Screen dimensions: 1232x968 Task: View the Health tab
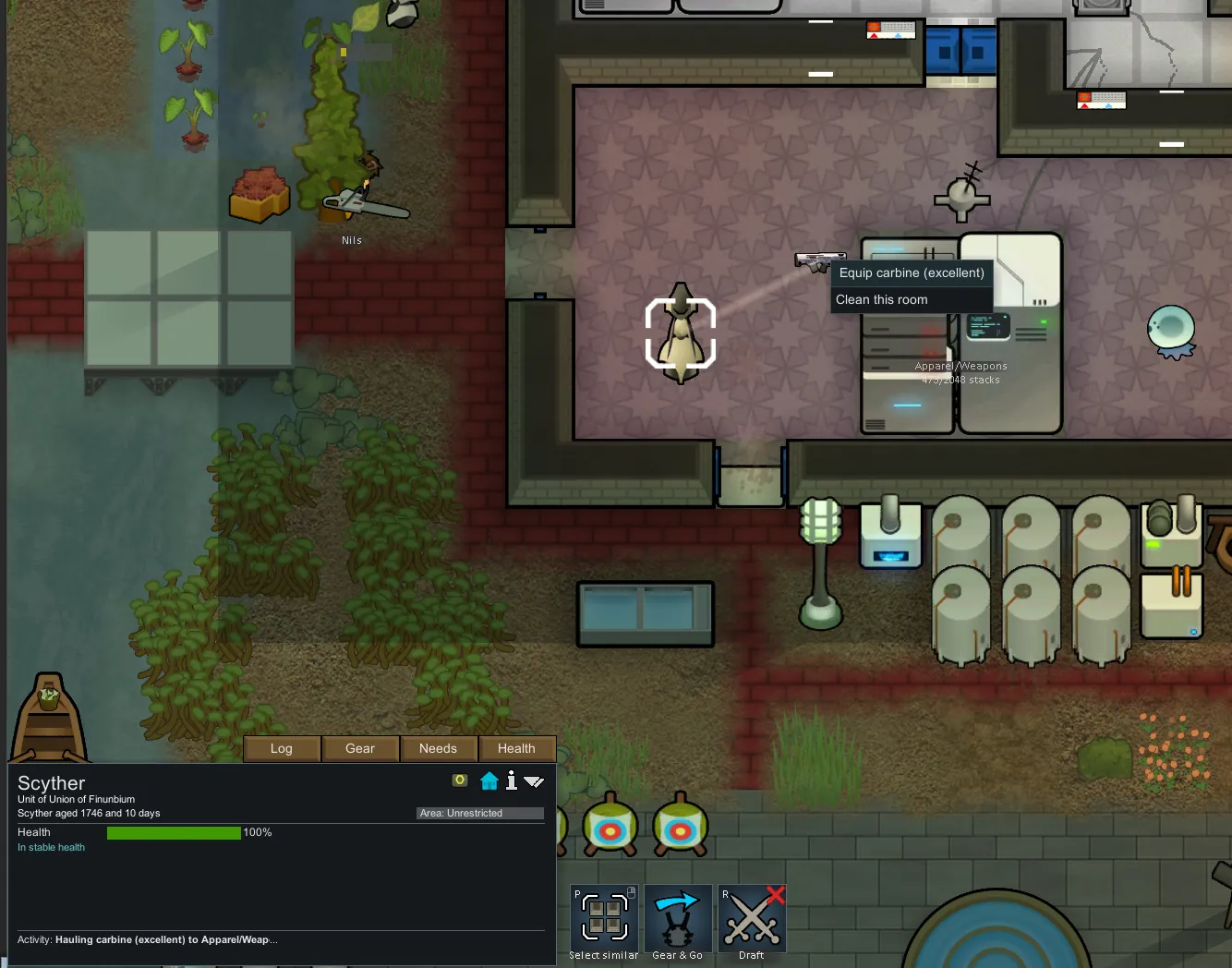tap(516, 748)
